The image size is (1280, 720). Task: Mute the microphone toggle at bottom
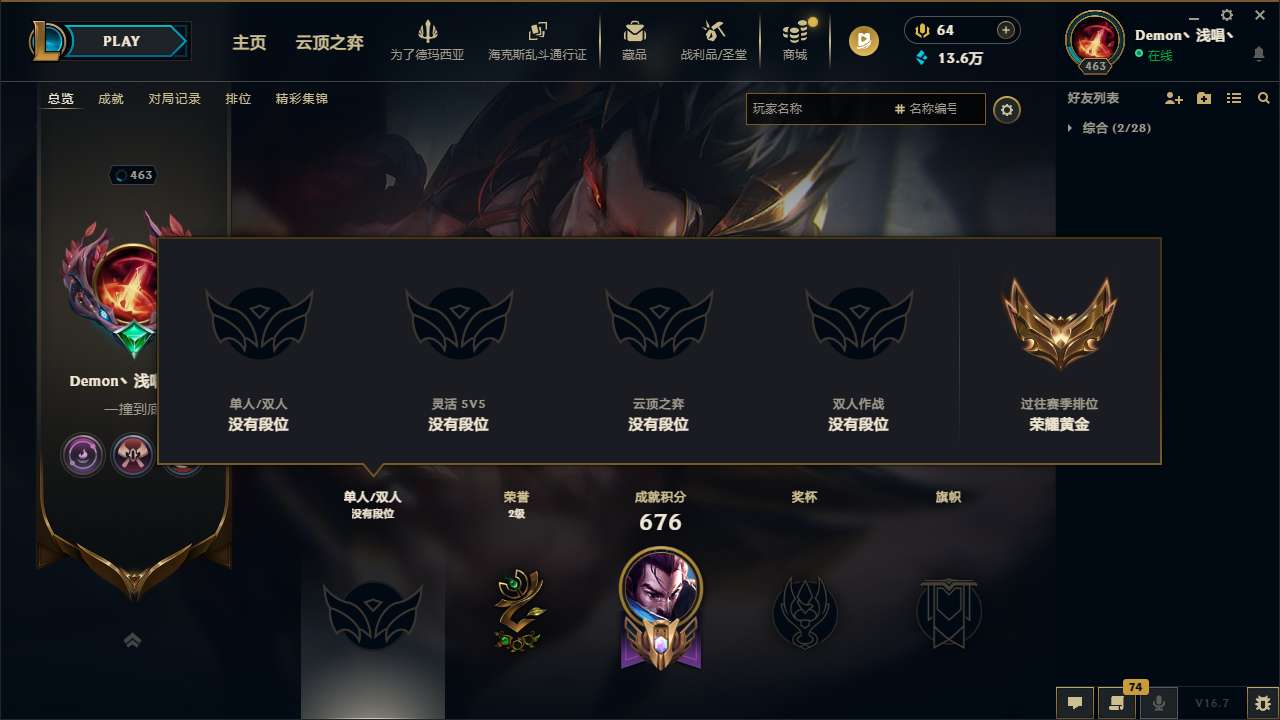pyautogui.click(x=1159, y=703)
